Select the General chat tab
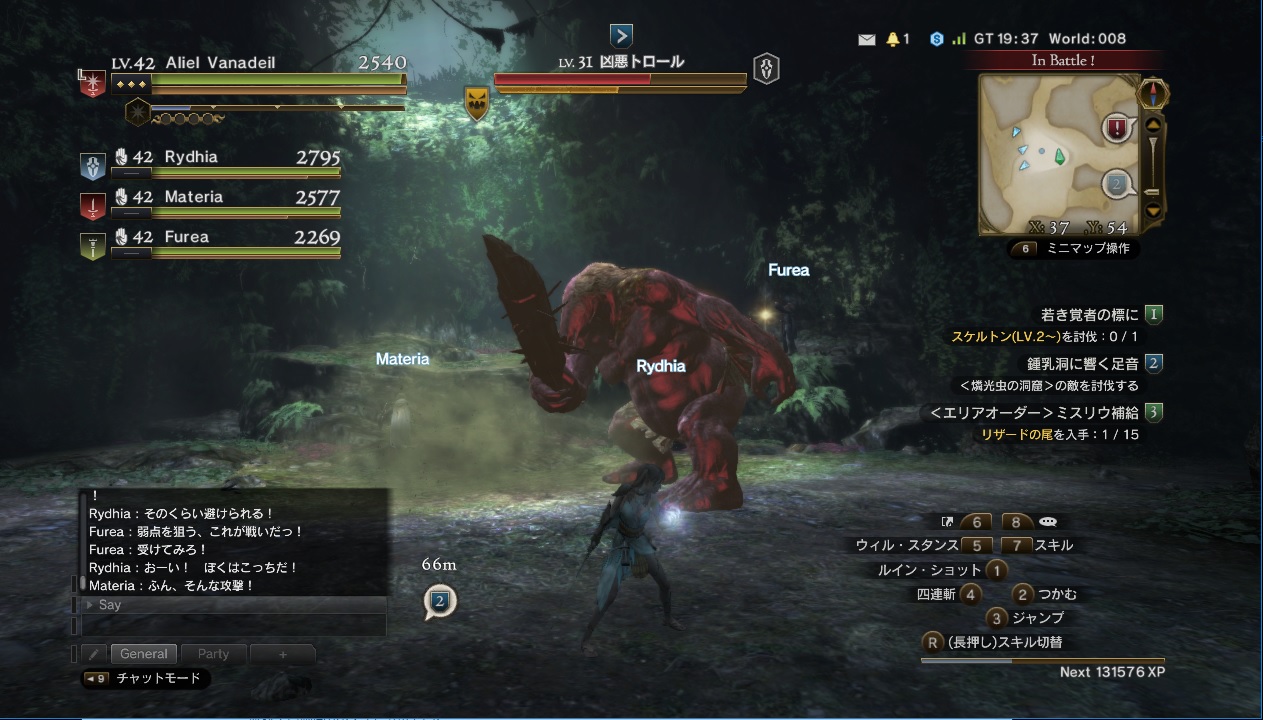 click(144, 654)
